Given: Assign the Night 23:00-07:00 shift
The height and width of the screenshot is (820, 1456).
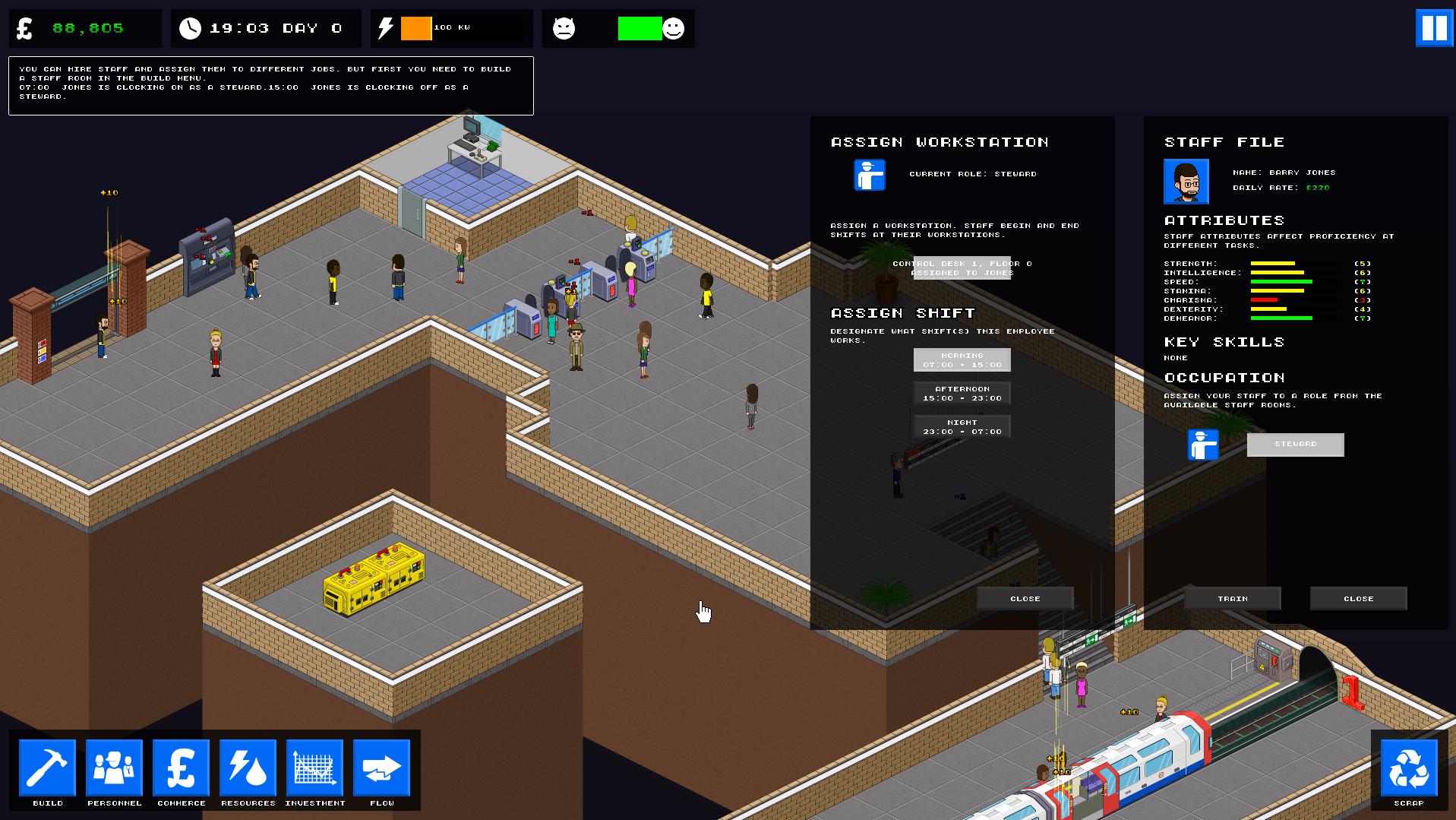Looking at the screenshot, I should point(961,426).
